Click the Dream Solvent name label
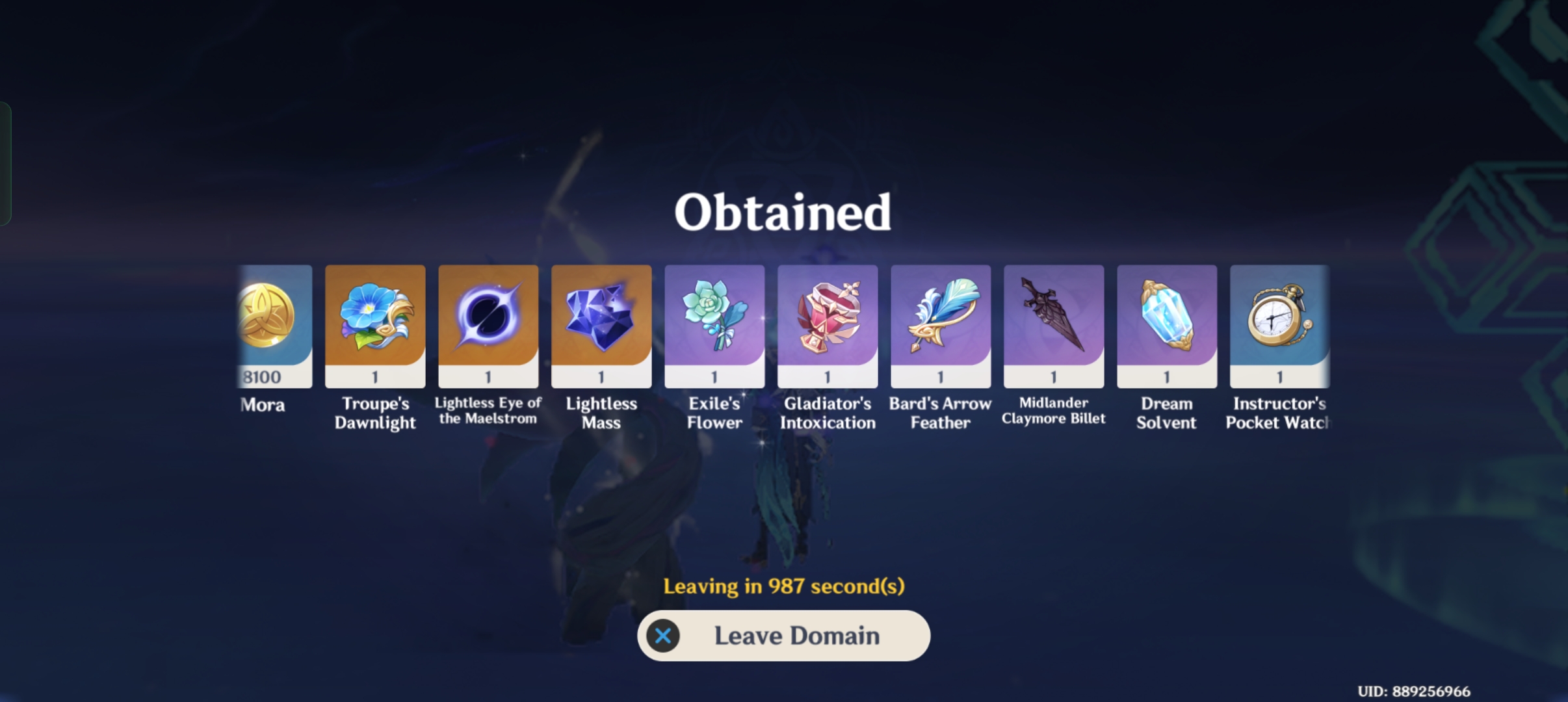1568x702 pixels. 1166,413
